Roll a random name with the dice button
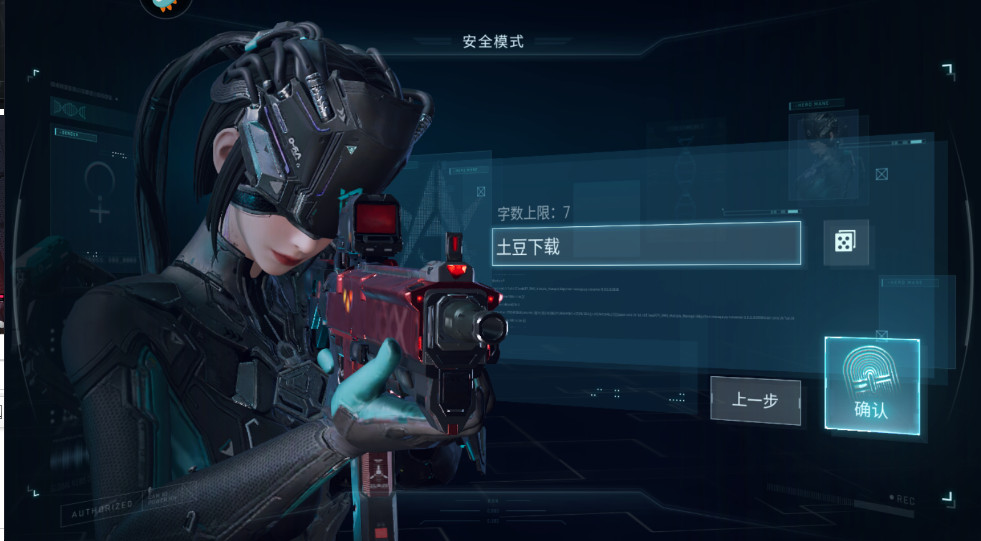 tap(845, 242)
